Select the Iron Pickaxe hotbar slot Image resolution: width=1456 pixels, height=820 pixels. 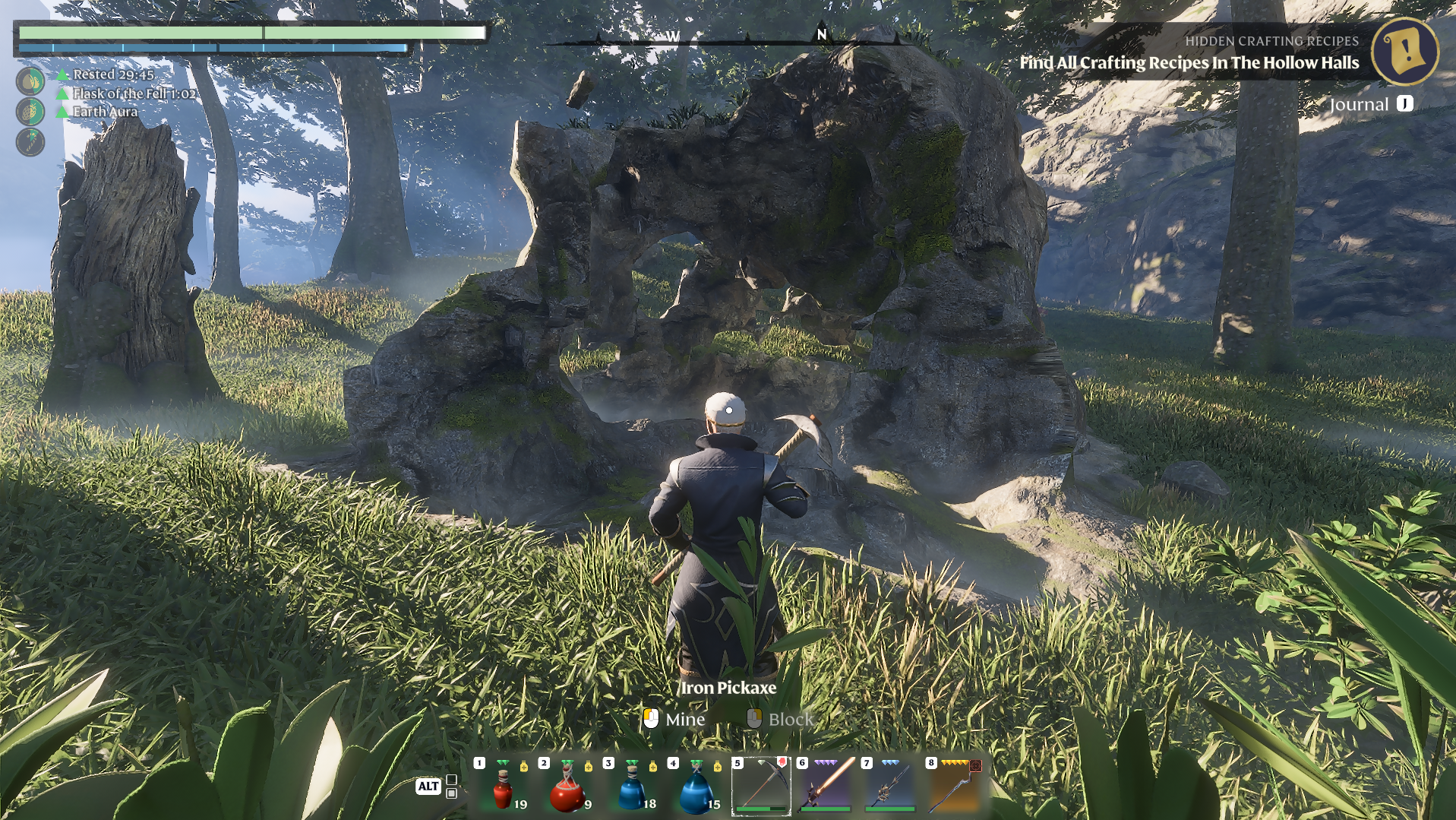(x=761, y=786)
